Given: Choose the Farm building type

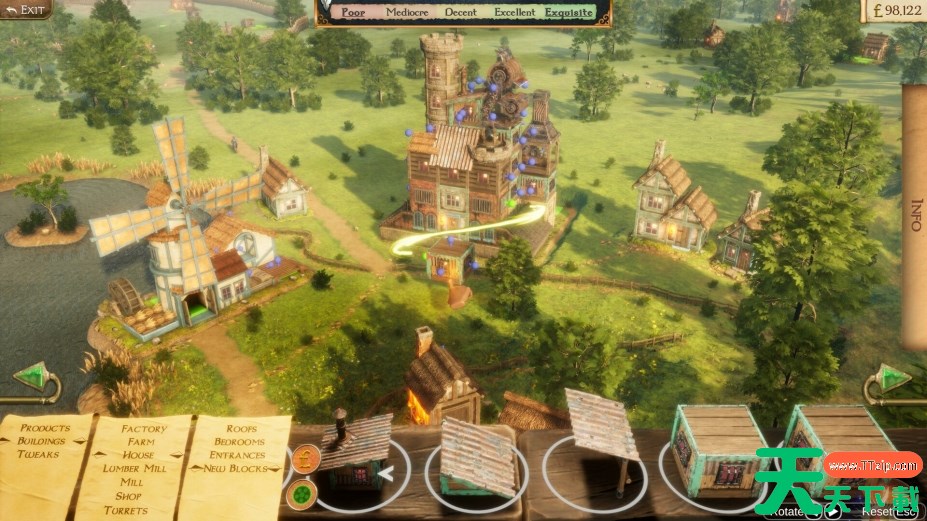Looking at the screenshot, I should pos(141,441).
